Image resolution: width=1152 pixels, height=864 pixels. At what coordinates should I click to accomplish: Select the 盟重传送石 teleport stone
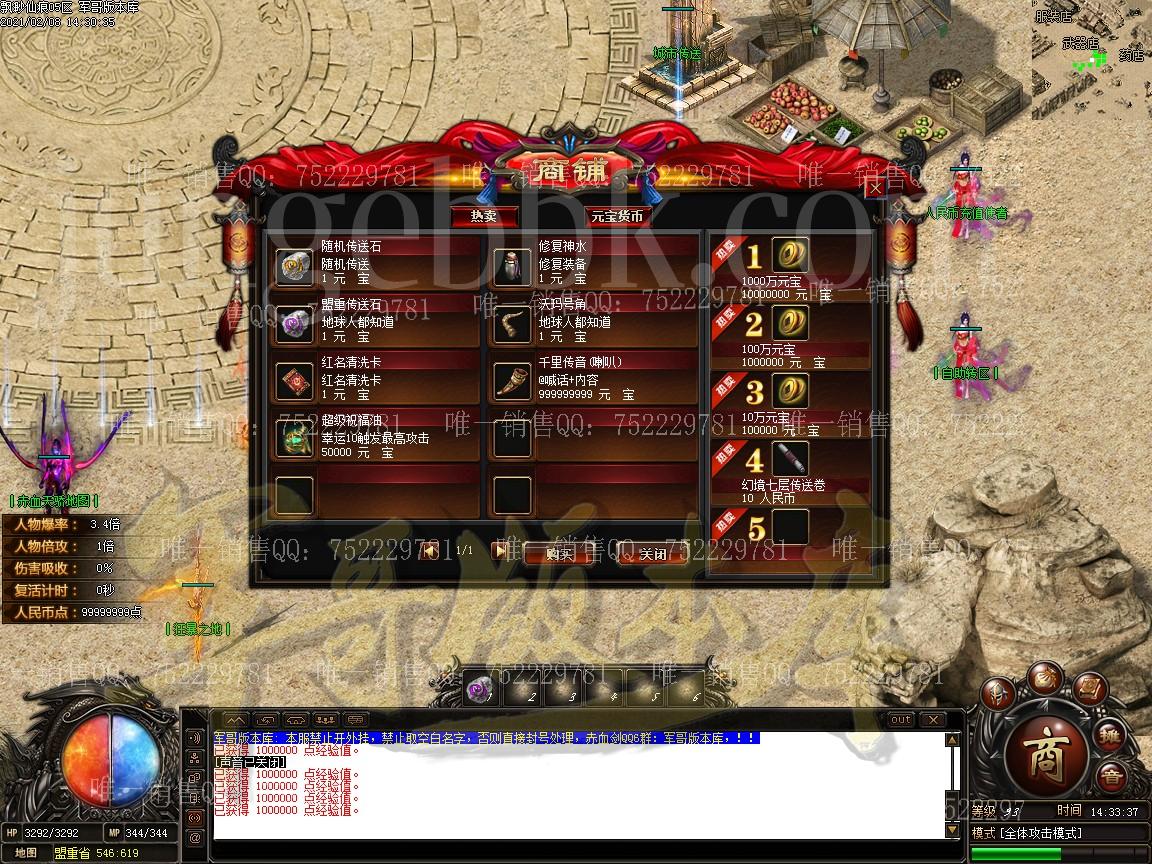(x=294, y=324)
